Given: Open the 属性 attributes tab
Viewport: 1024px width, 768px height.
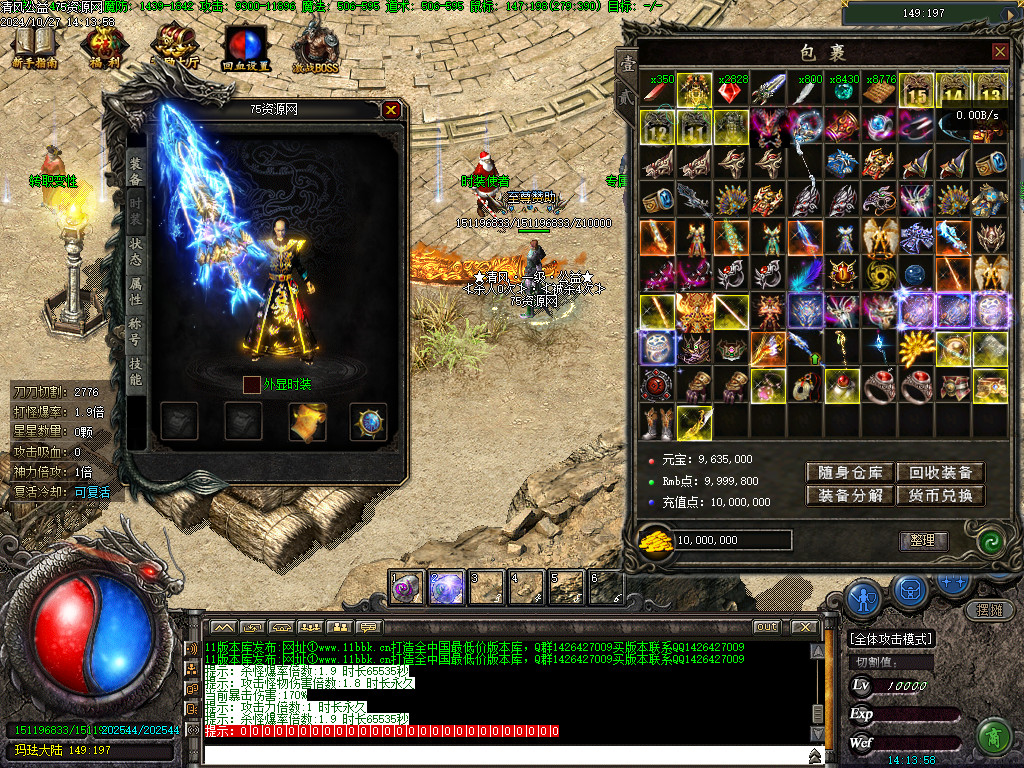Looking at the screenshot, I should click(x=135, y=292).
